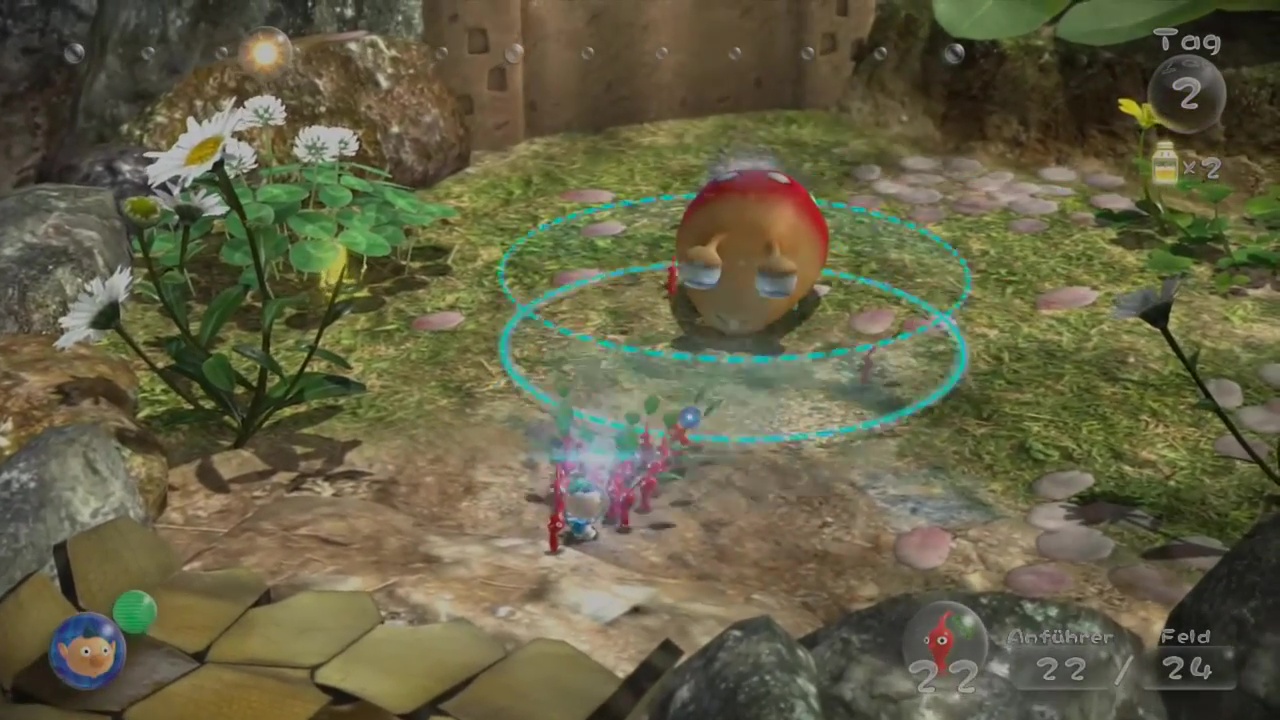Screen dimensions: 1280x720
Task: Click the green bubble beside the leader portrait
Action: 135,611
